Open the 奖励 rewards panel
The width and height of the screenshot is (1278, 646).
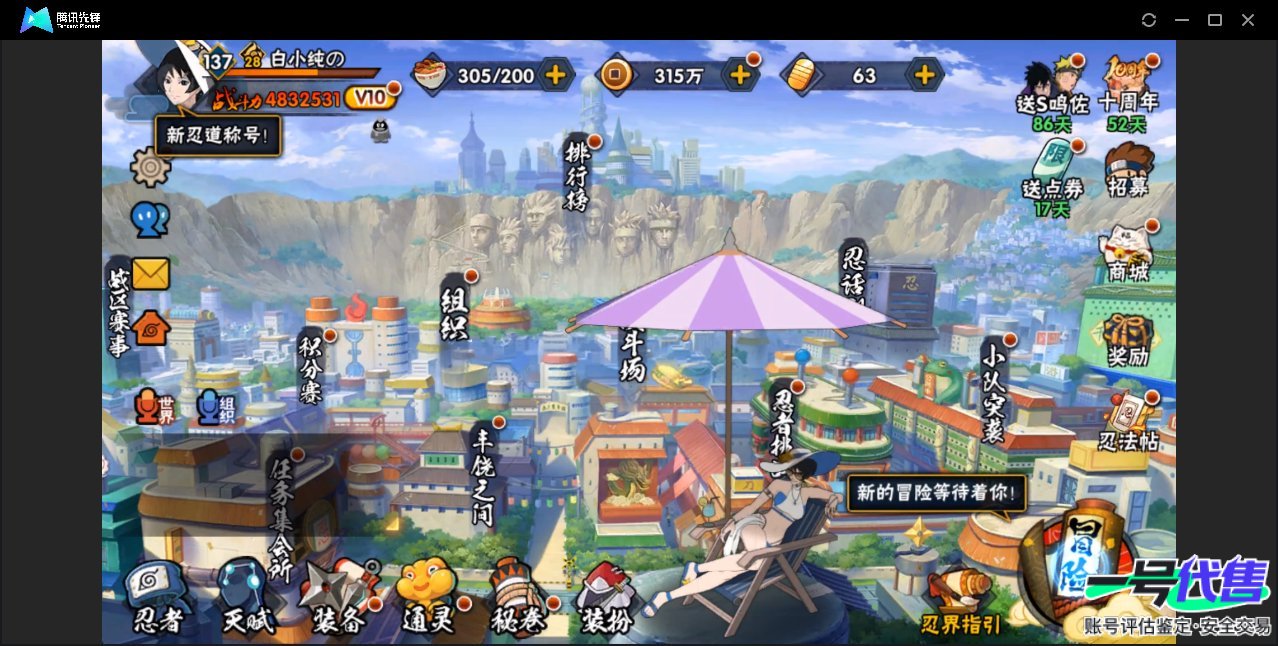click(1128, 338)
